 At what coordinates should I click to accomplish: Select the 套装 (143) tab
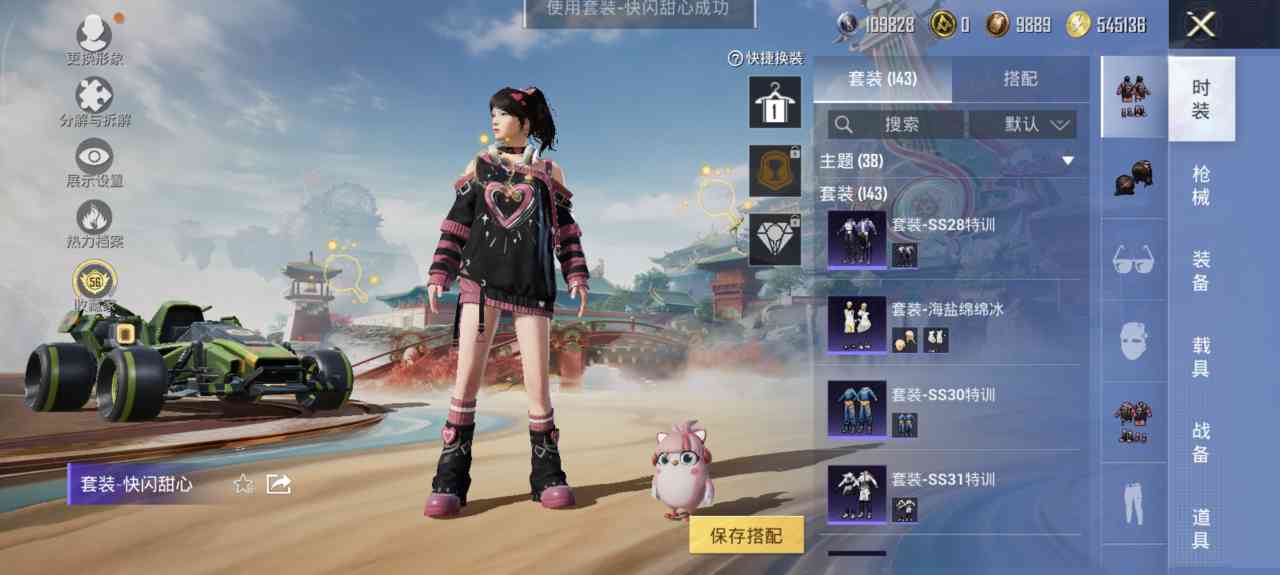pyautogui.click(x=882, y=79)
